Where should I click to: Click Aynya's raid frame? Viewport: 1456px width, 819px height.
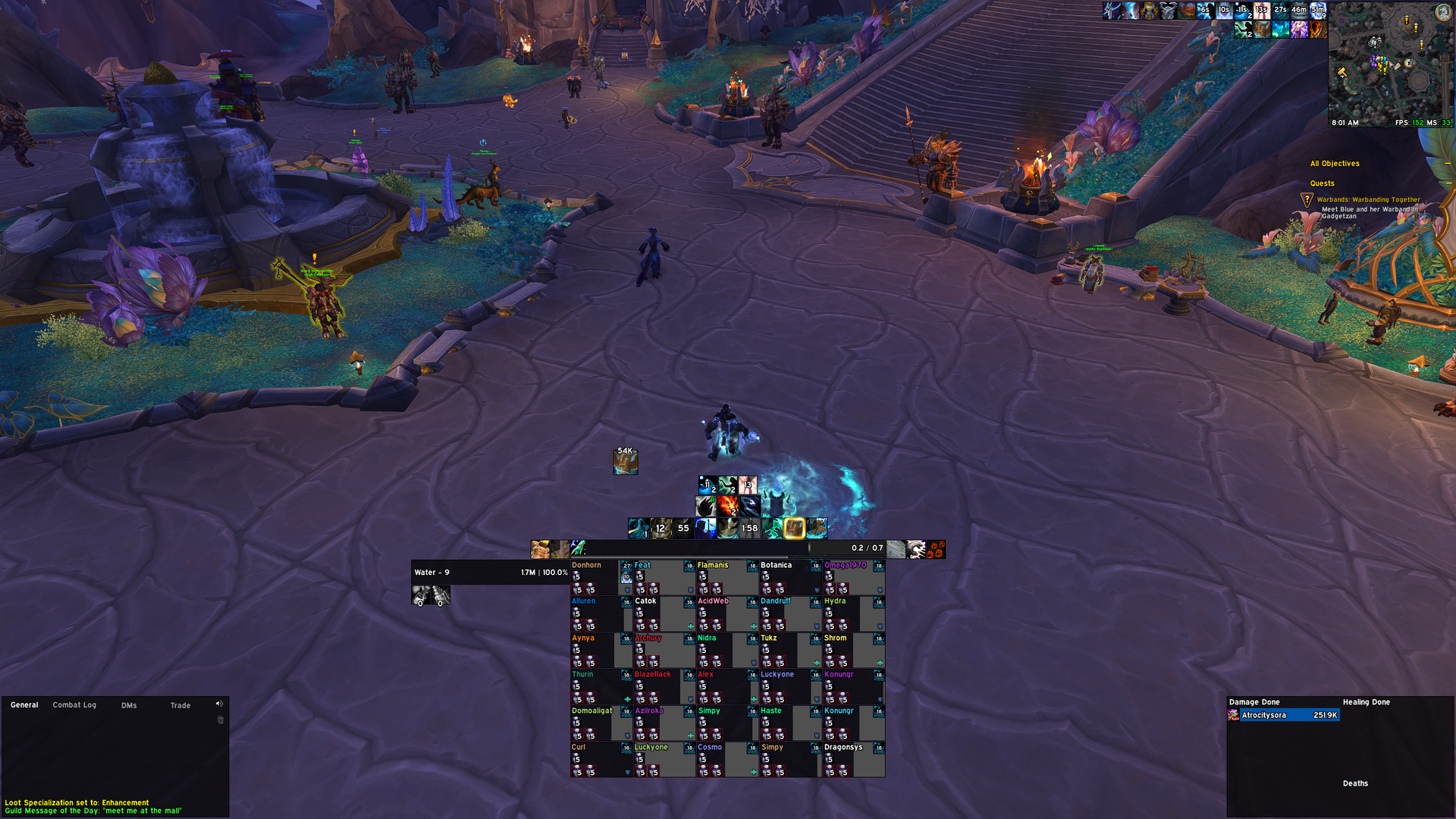(x=595, y=651)
